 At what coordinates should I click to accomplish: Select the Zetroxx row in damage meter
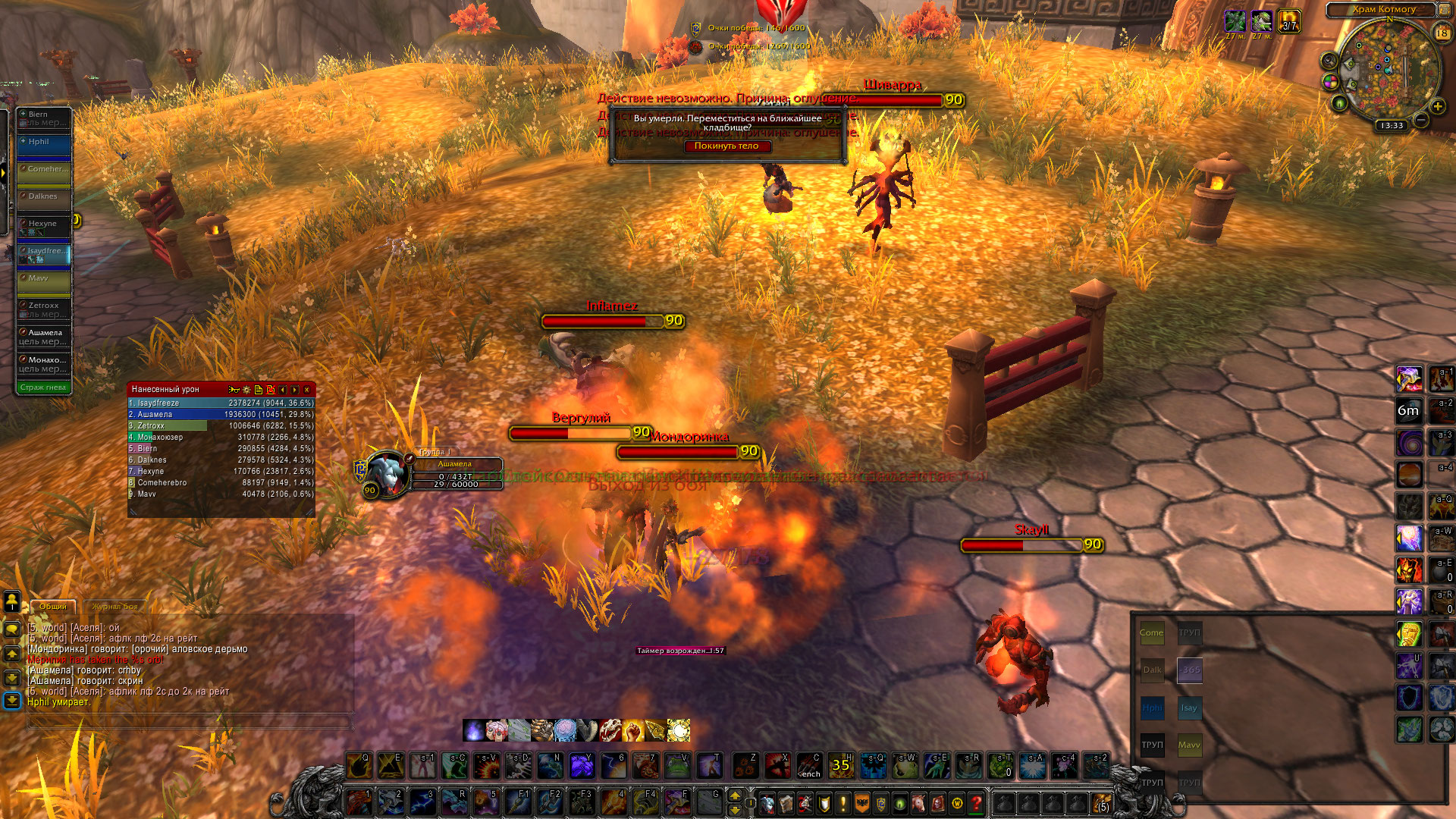pyautogui.click(x=221, y=426)
